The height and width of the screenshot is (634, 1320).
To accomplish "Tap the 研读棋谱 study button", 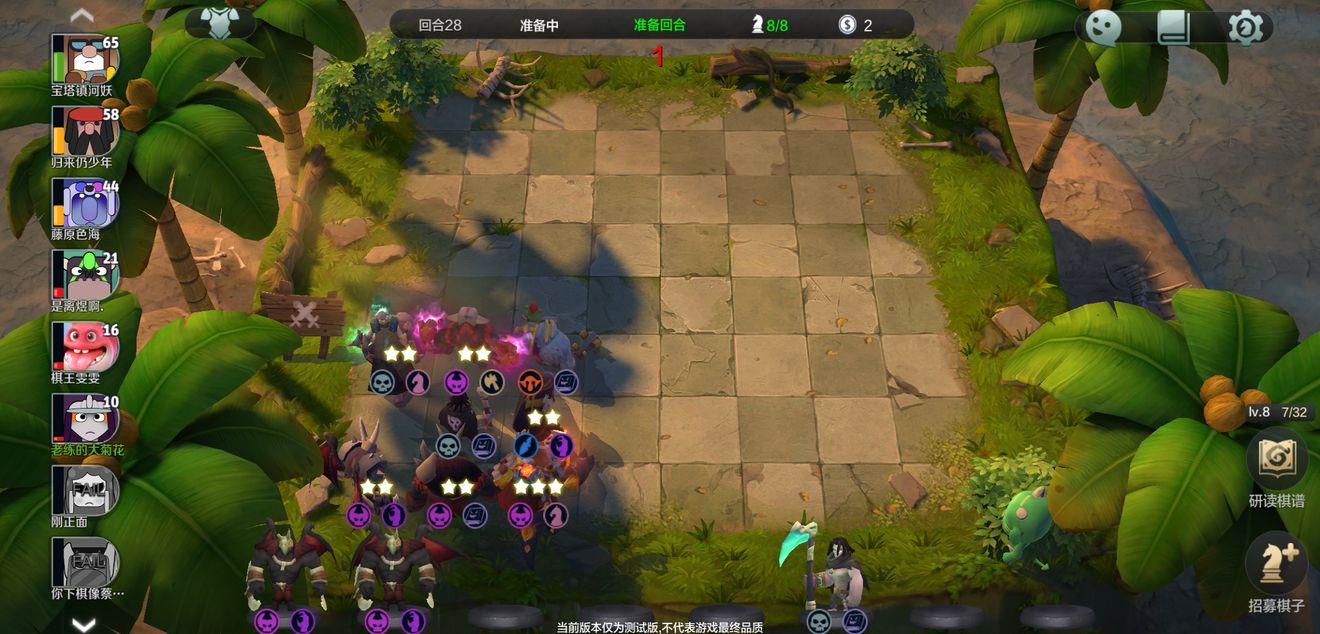I will [1277, 461].
